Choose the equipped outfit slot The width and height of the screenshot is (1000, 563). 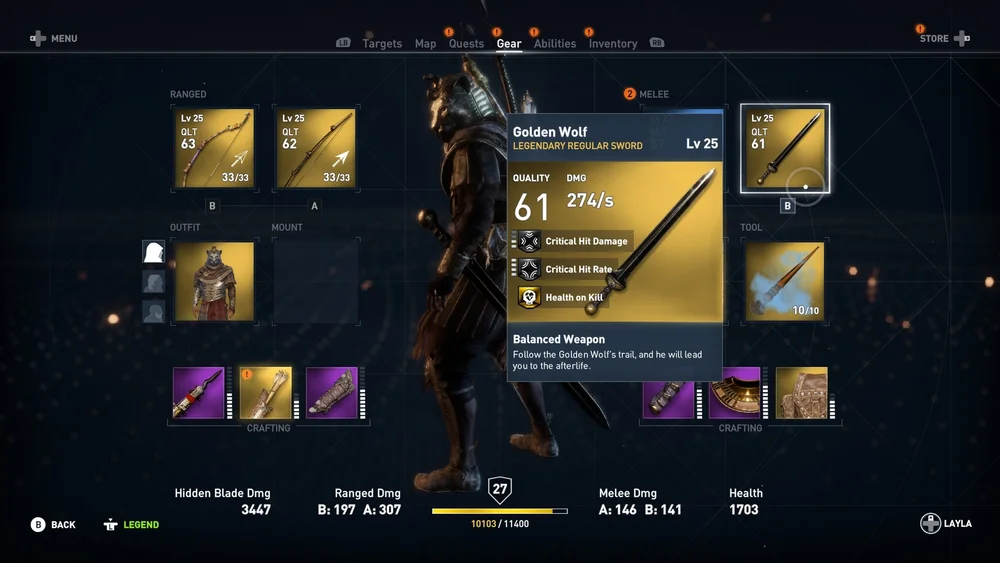pyautogui.click(x=214, y=281)
